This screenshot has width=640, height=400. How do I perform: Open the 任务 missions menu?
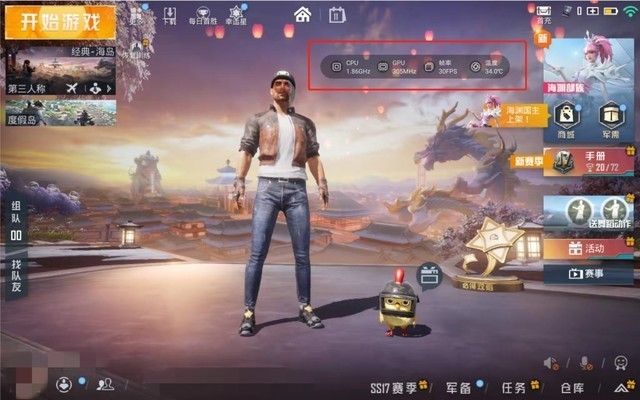tap(517, 387)
